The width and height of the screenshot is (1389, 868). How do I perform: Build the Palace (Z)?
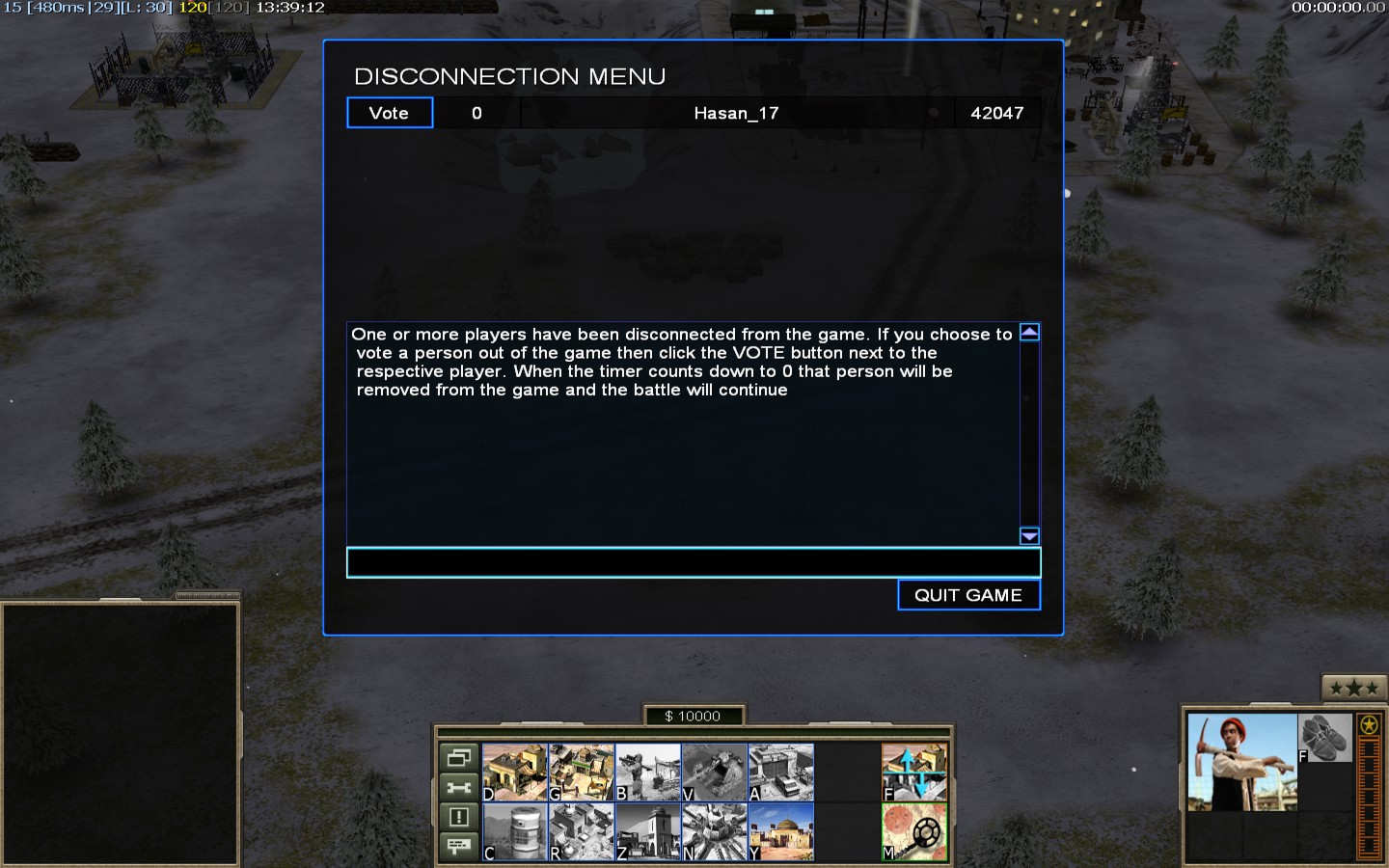click(647, 831)
